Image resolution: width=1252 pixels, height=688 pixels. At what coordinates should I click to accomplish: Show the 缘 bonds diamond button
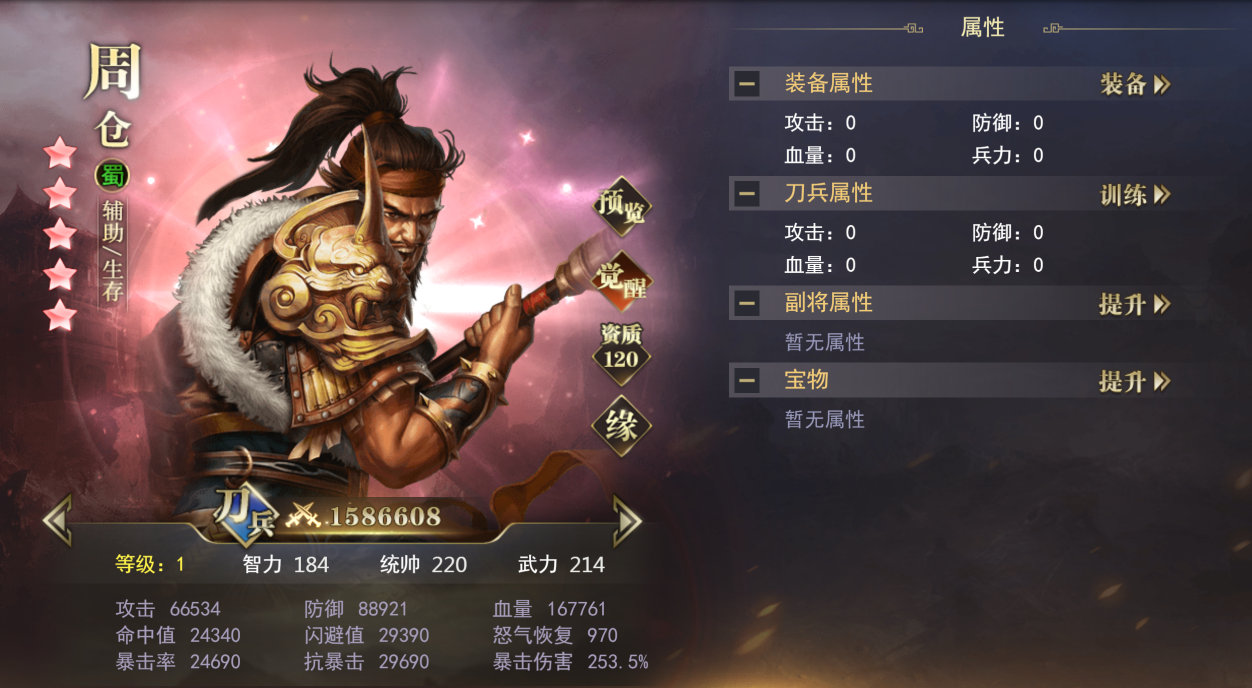[x=621, y=427]
